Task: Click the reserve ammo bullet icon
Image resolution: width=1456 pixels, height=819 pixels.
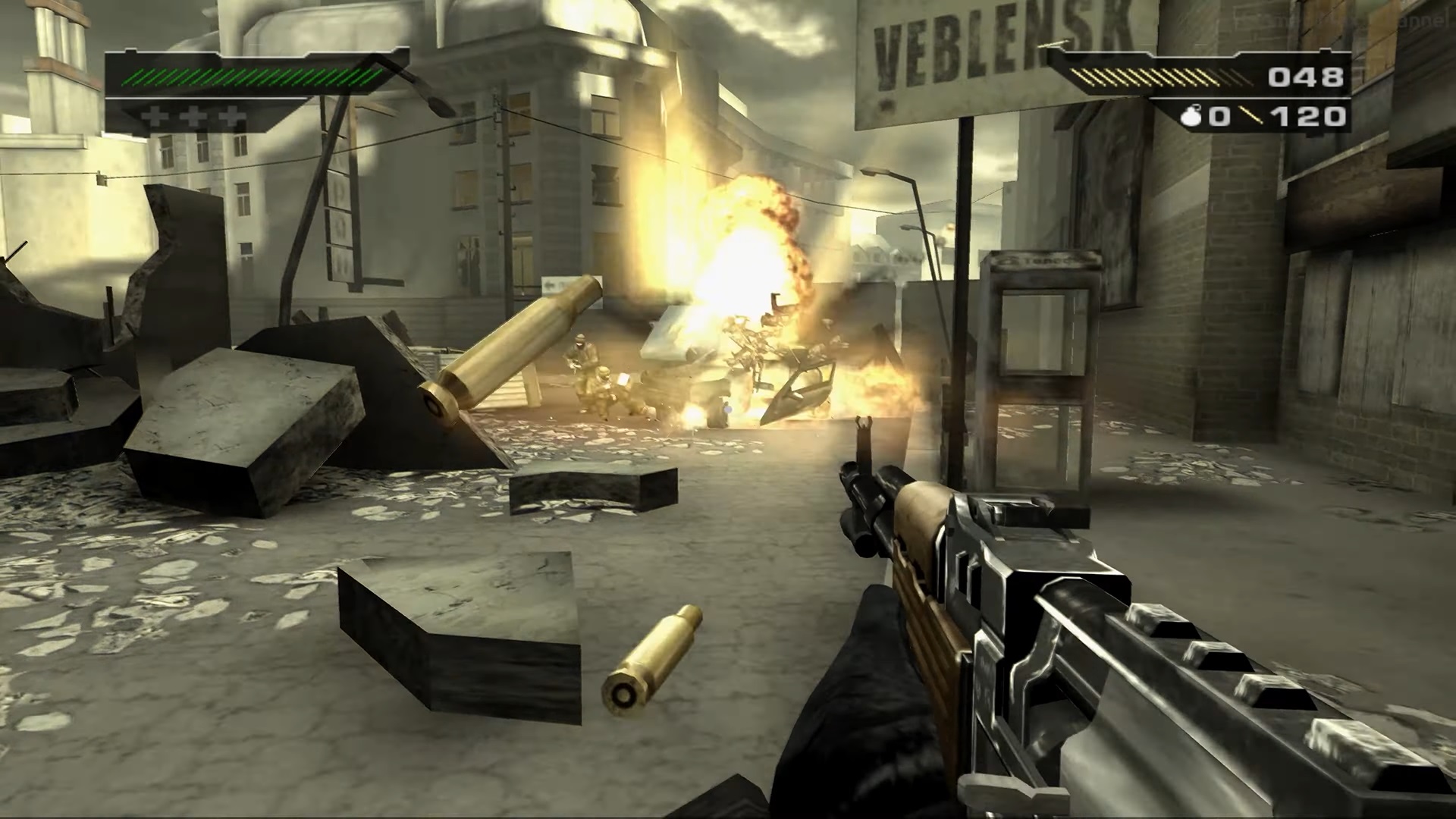Action: pyautogui.click(x=1250, y=116)
